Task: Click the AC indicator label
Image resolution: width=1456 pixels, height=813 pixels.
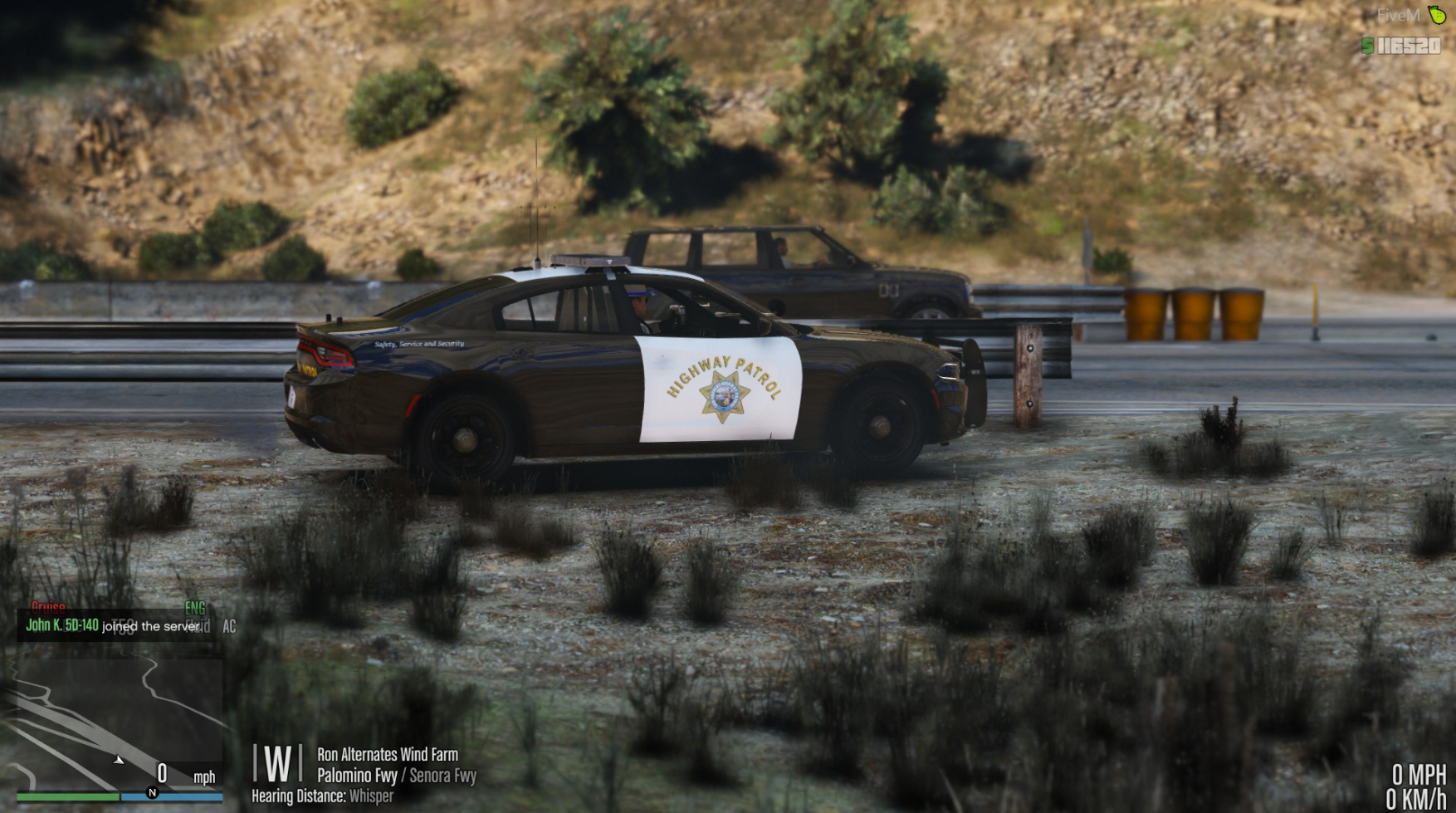Action: [229, 626]
